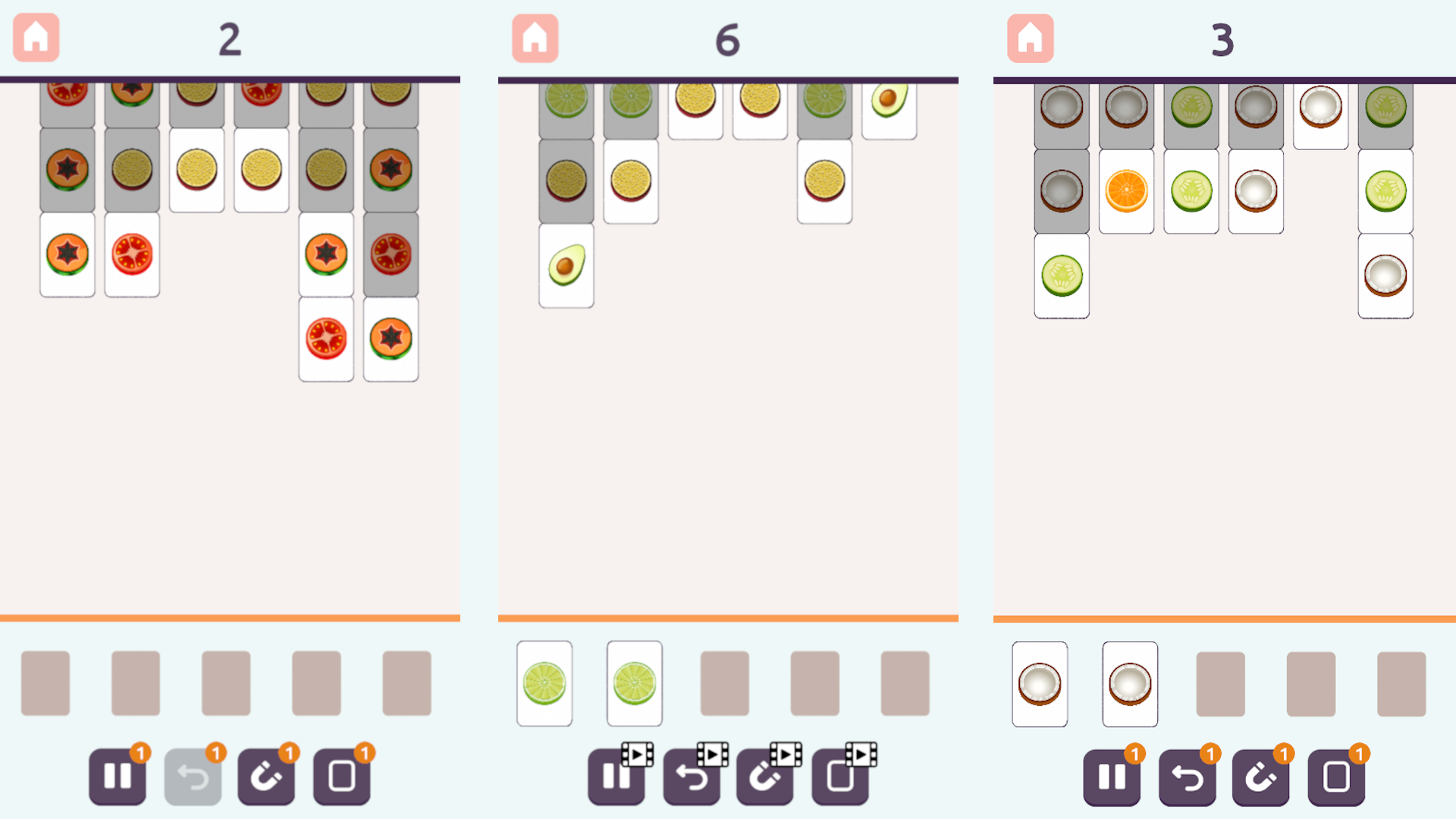The image size is (1456, 819).
Task: Select a red tomato card in the left panel
Action: tap(131, 256)
